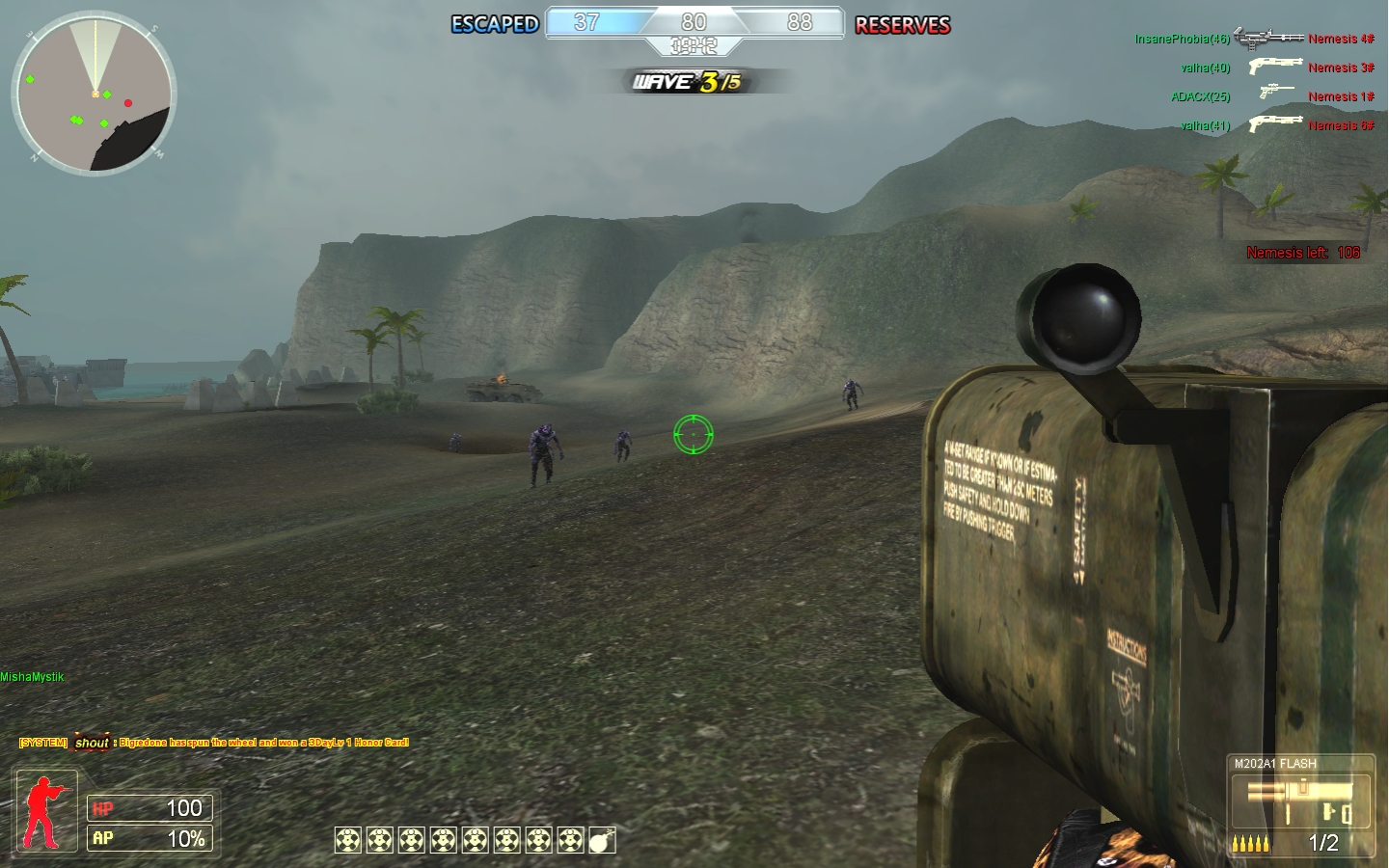The height and width of the screenshot is (868, 1389).
Task: Select ADACX's kill feed entry
Action: pyautogui.click(x=1271, y=96)
